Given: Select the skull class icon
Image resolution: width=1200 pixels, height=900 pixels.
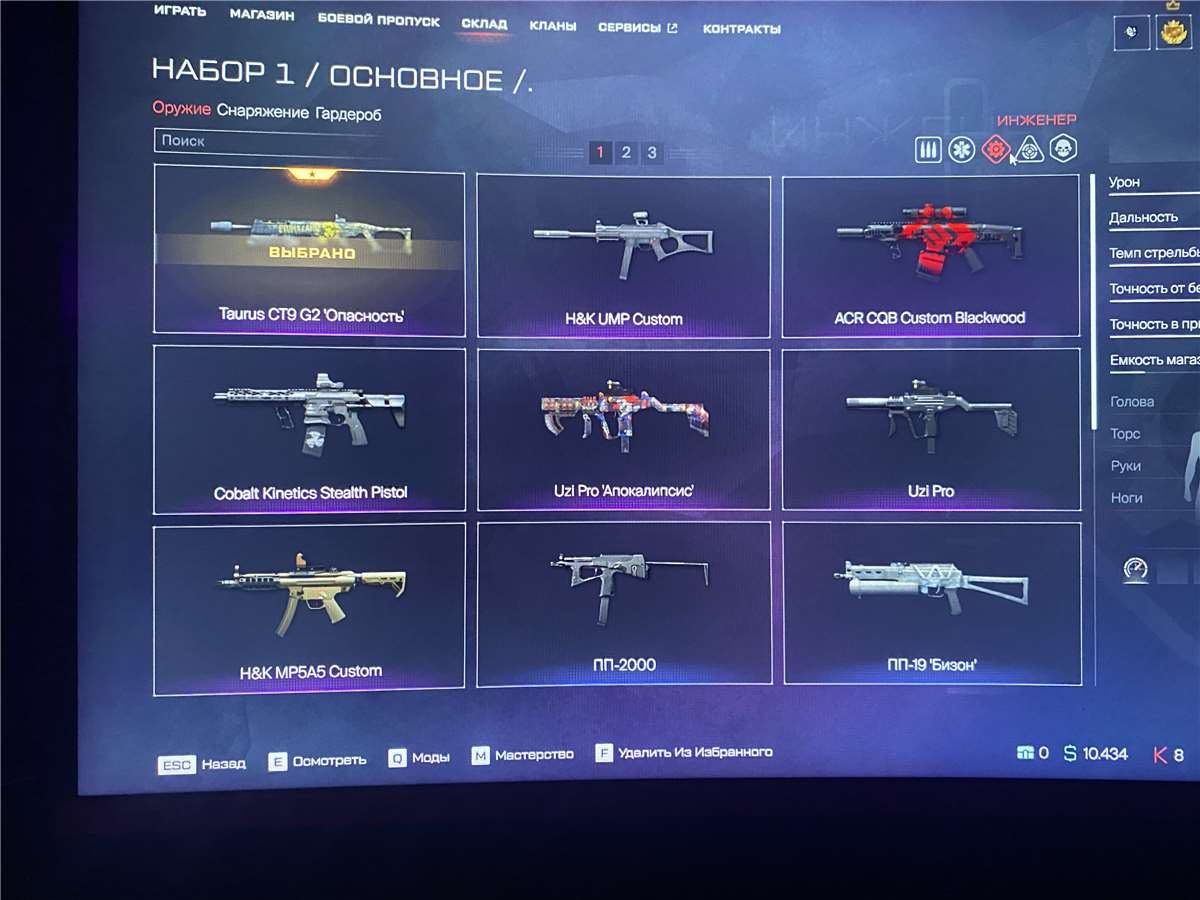Looking at the screenshot, I should click(1062, 150).
